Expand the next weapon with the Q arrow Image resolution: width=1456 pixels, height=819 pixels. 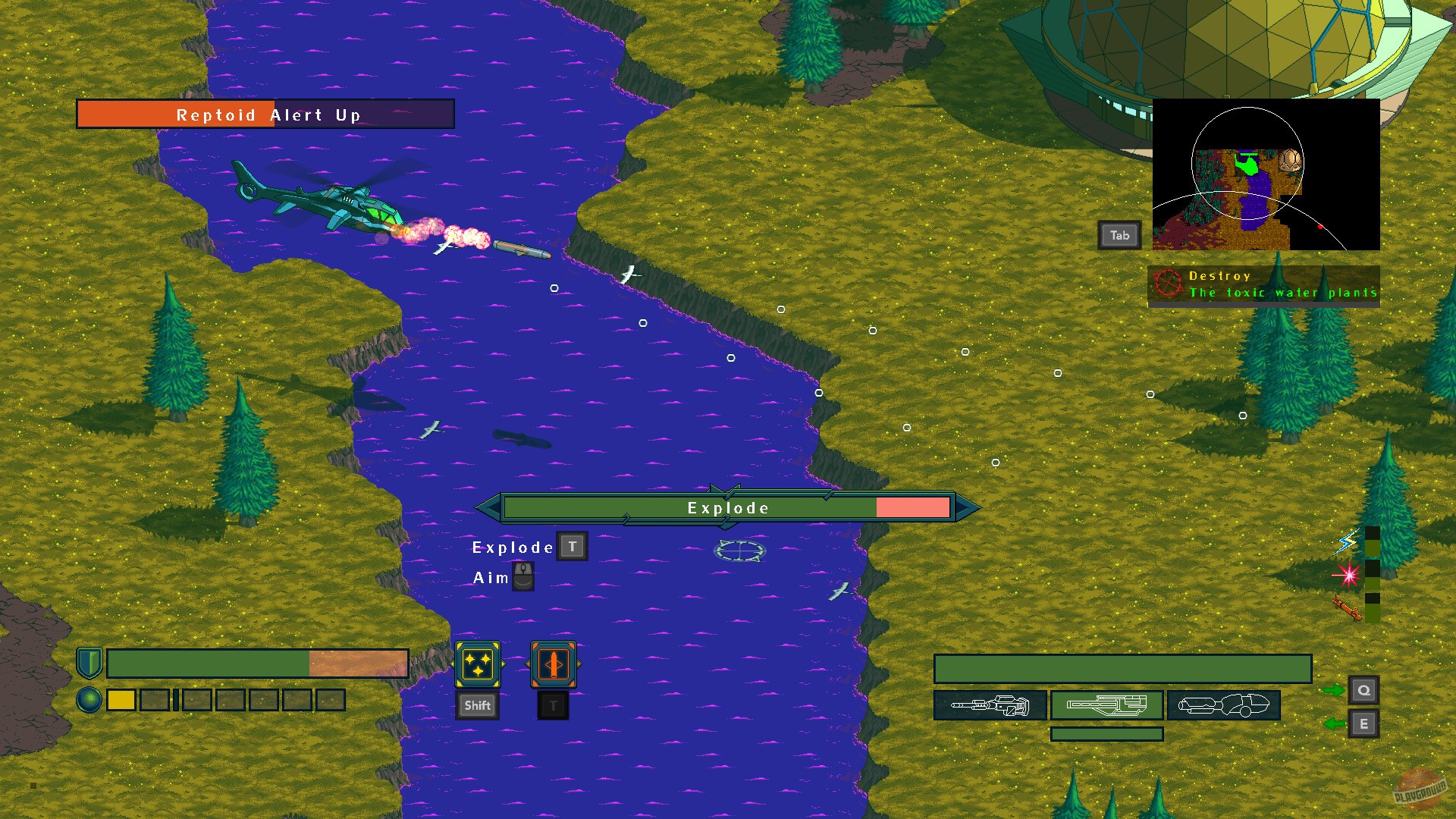[1363, 689]
